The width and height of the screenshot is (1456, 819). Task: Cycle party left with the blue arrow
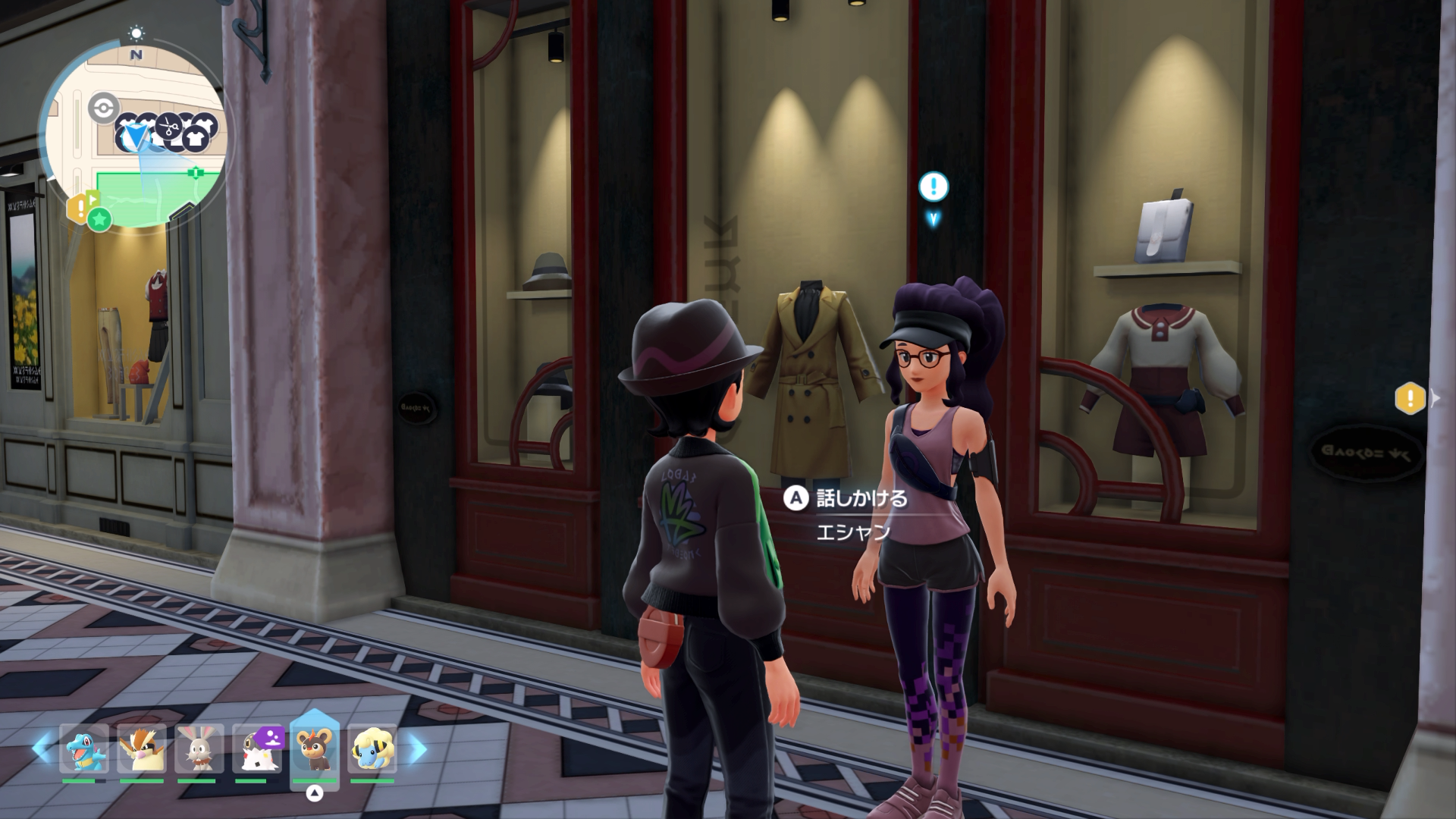coord(42,749)
